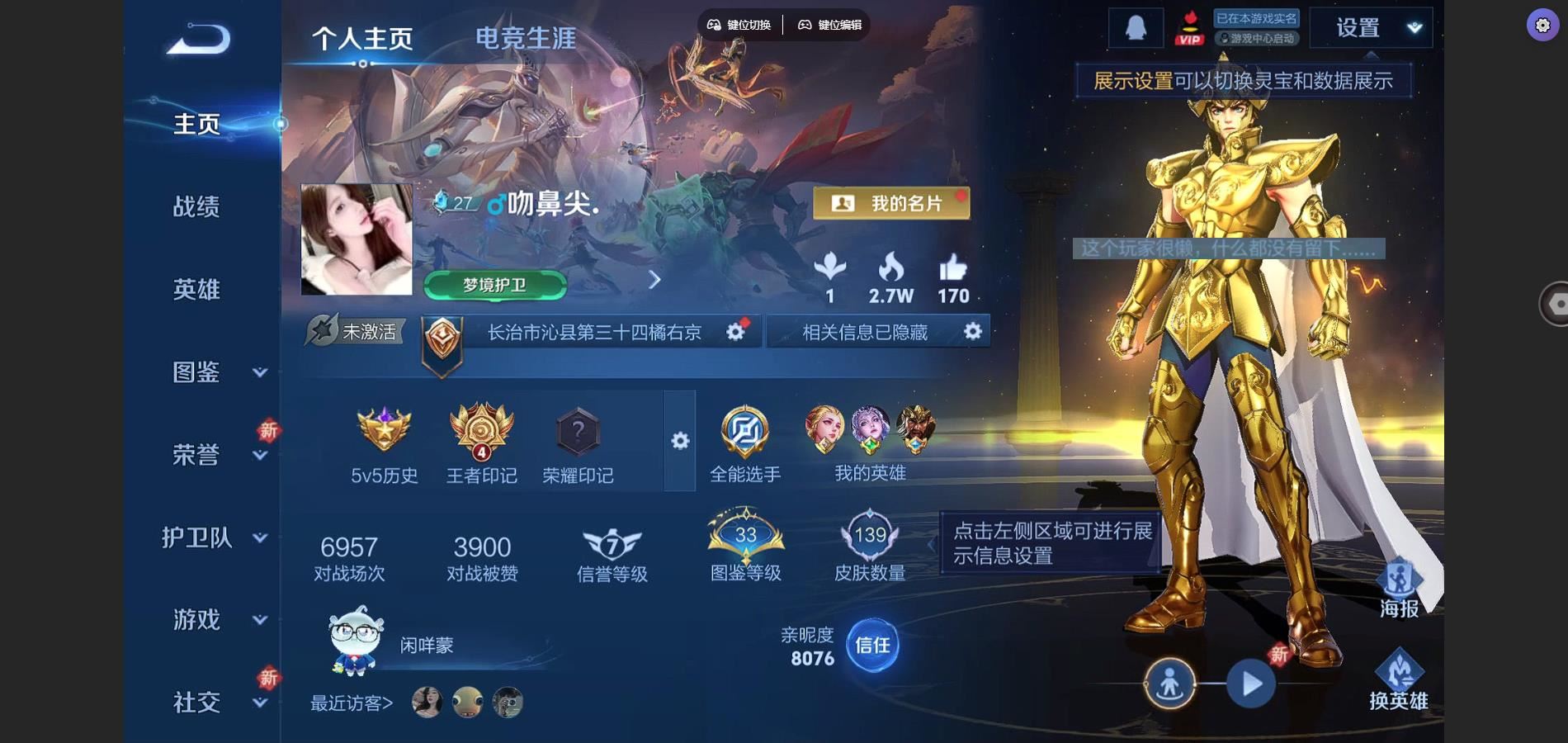The width and height of the screenshot is (1568, 743).
Task: Open the 我的名片 name card
Action: pos(891,203)
